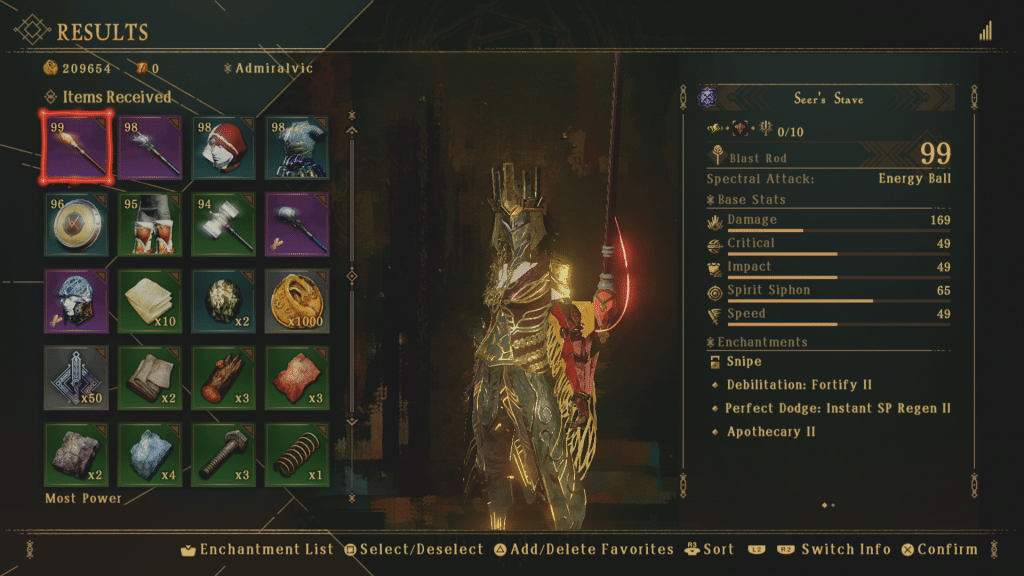Add or delete the item from Favorites
This screenshot has height=576, width=1024.
584,549
